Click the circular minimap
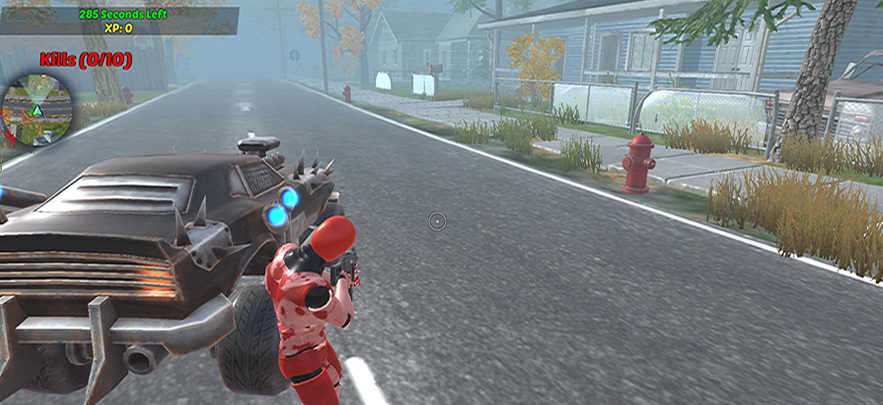Screen dimensions: 883x405 37,110
